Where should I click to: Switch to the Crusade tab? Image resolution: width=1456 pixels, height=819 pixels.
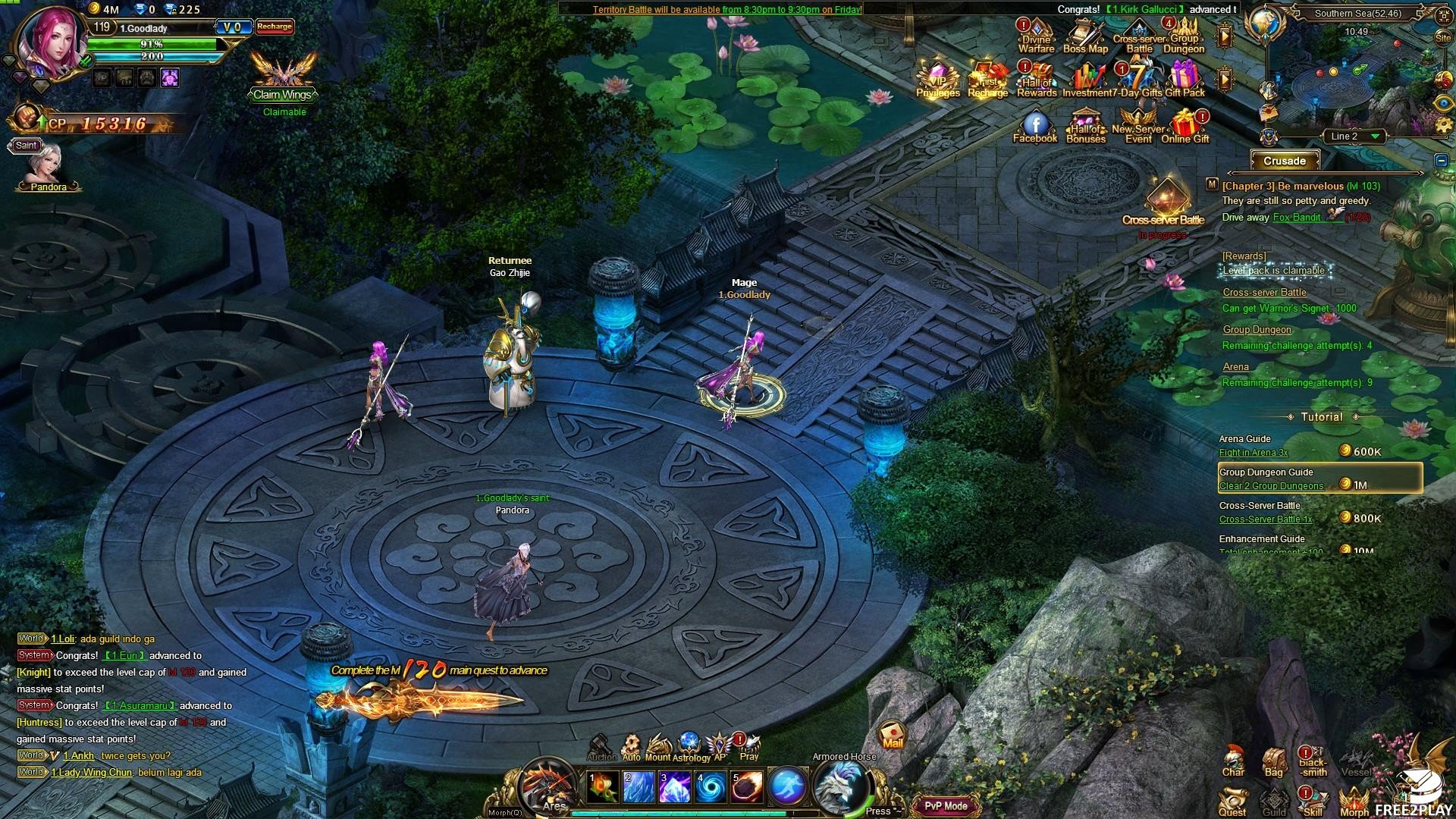pyautogui.click(x=1285, y=161)
